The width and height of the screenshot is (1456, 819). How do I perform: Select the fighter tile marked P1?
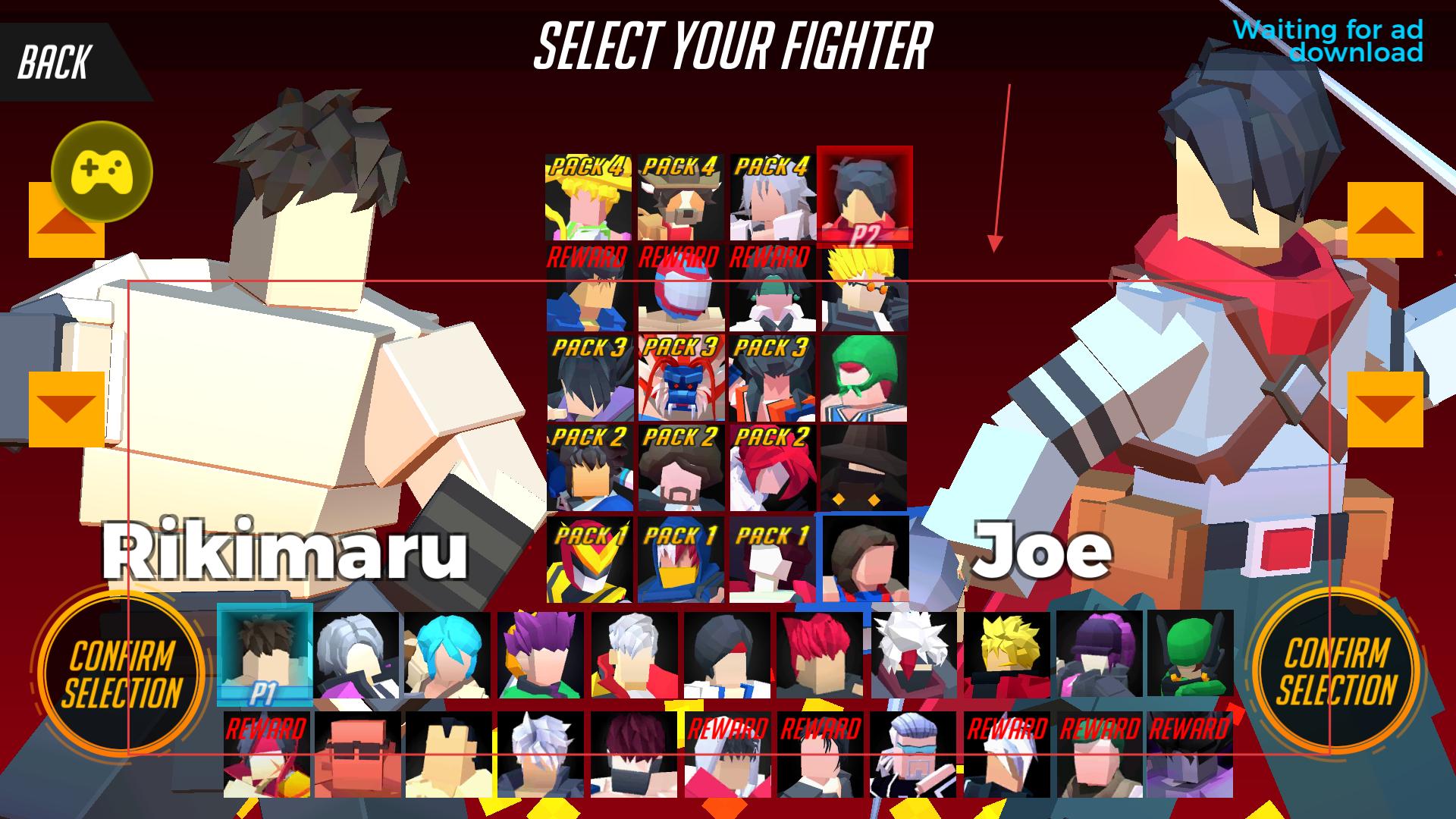pyautogui.click(x=265, y=654)
